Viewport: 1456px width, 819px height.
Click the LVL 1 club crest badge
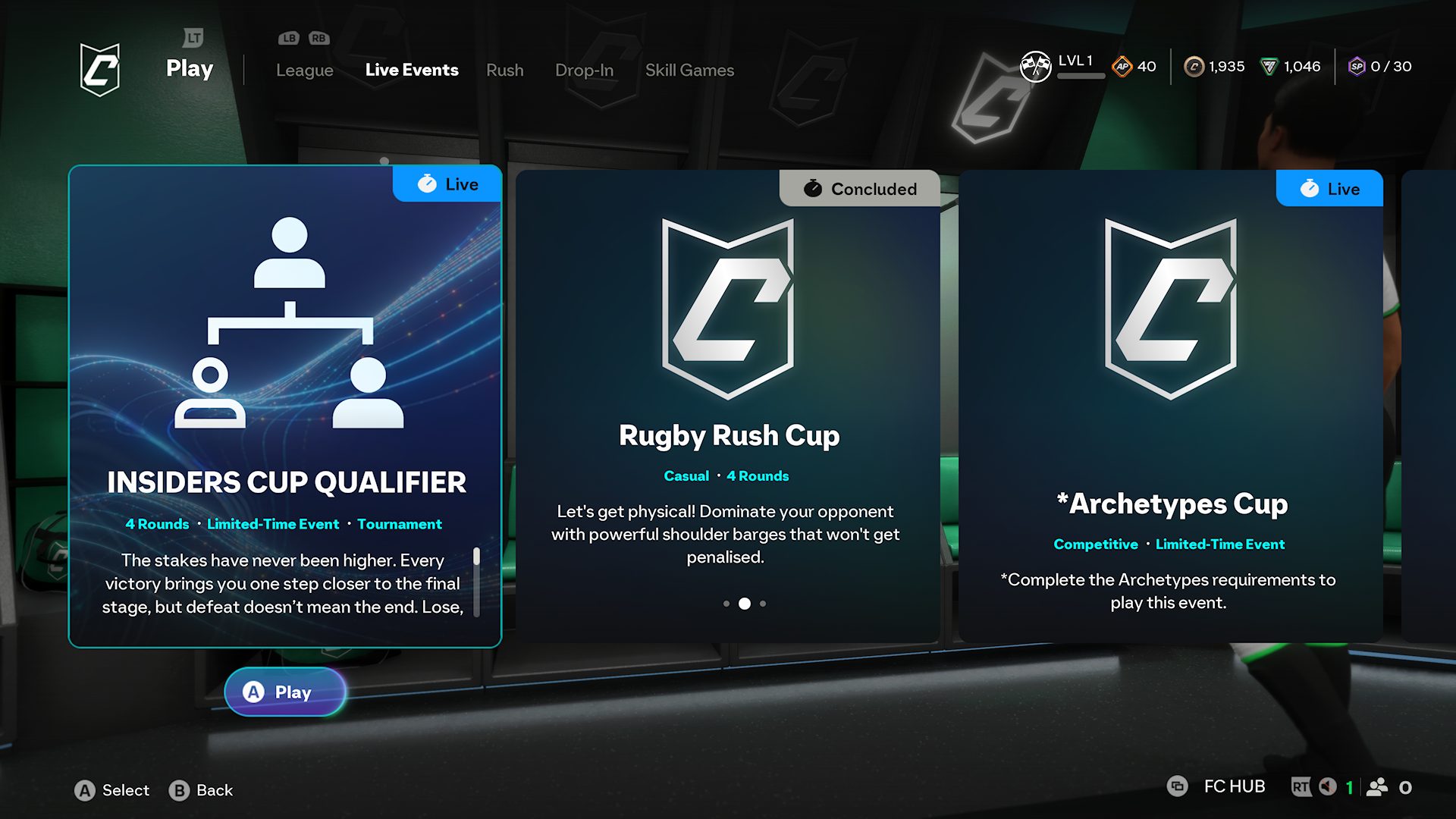coord(1035,66)
